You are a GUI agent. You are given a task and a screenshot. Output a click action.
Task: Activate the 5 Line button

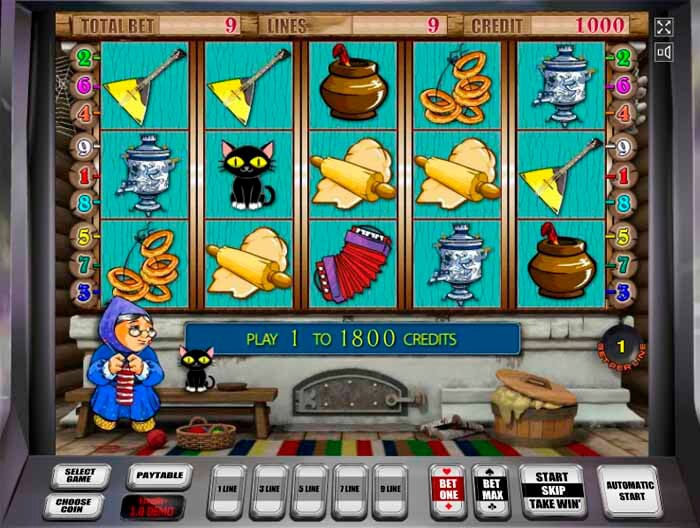tap(310, 490)
